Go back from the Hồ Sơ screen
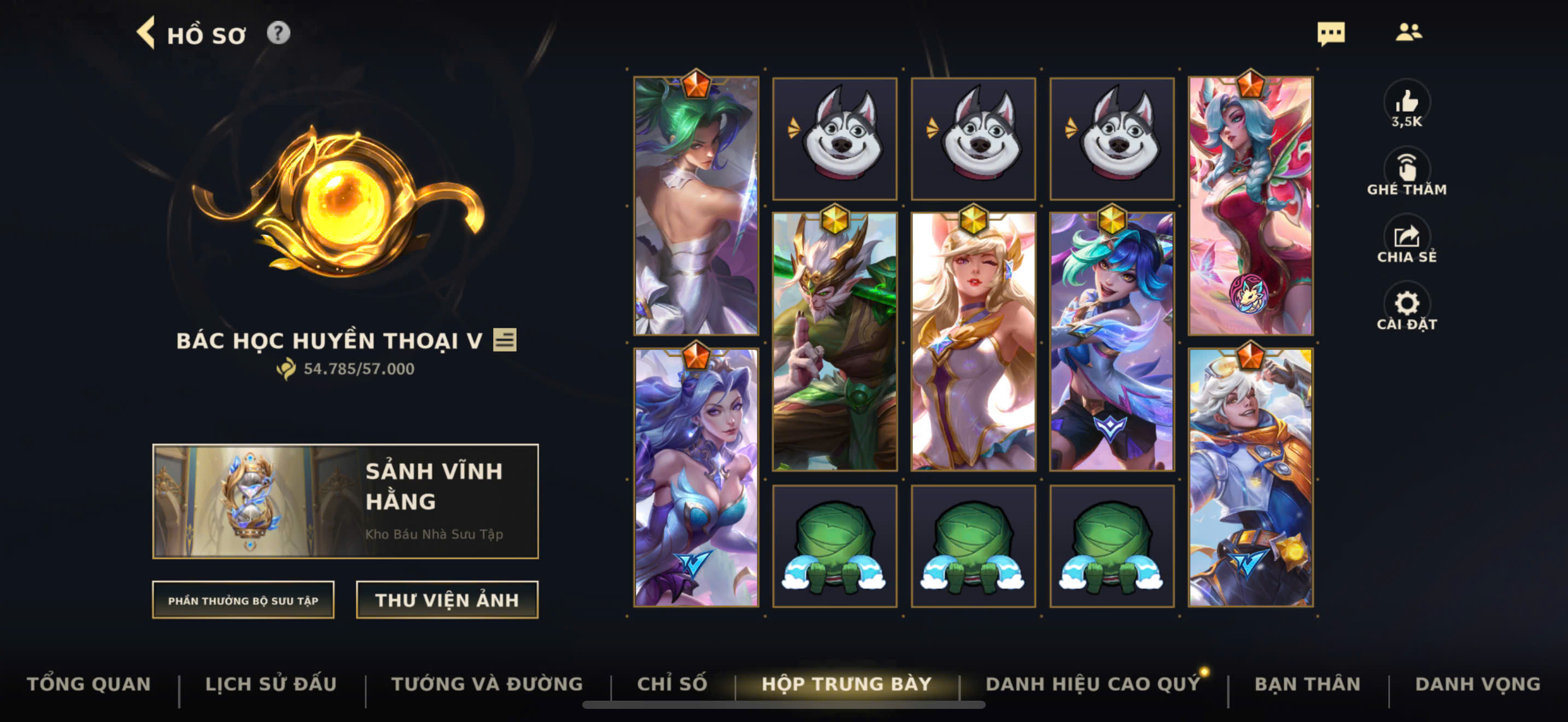 [146, 33]
